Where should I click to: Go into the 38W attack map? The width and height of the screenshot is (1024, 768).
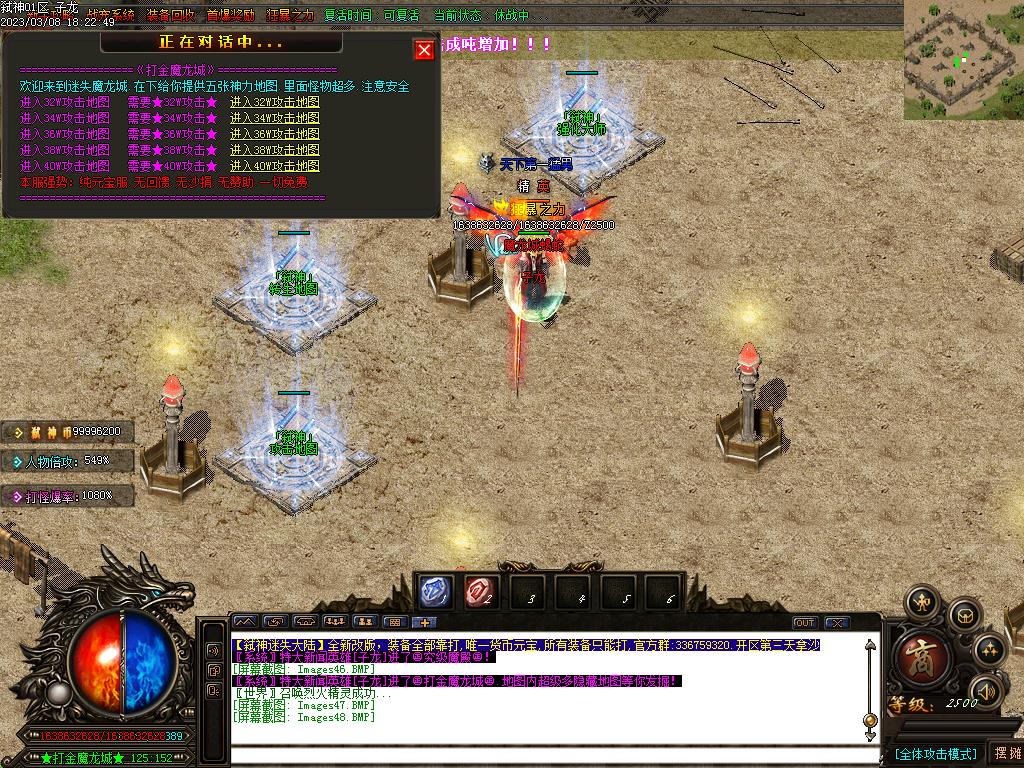[274, 150]
